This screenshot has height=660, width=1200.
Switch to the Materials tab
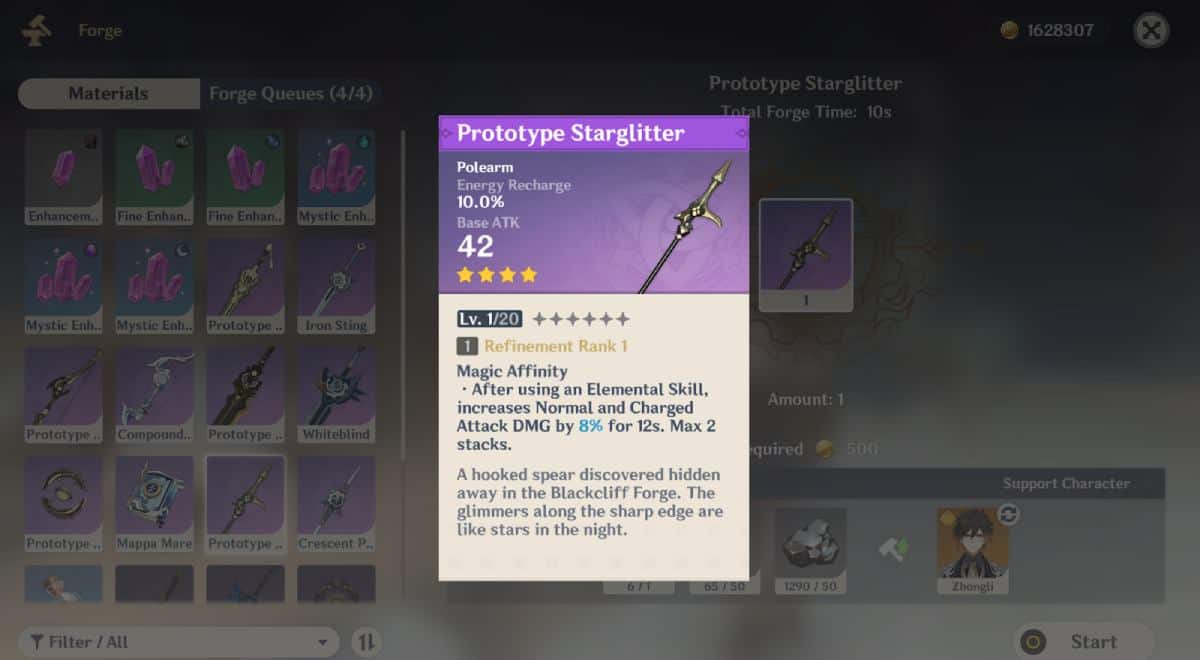[x=108, y=94]
